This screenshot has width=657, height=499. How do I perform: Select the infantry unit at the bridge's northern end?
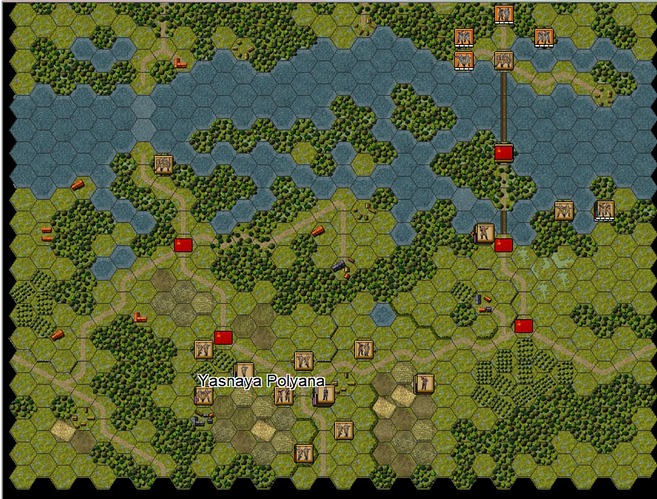[x=503, y=60]
